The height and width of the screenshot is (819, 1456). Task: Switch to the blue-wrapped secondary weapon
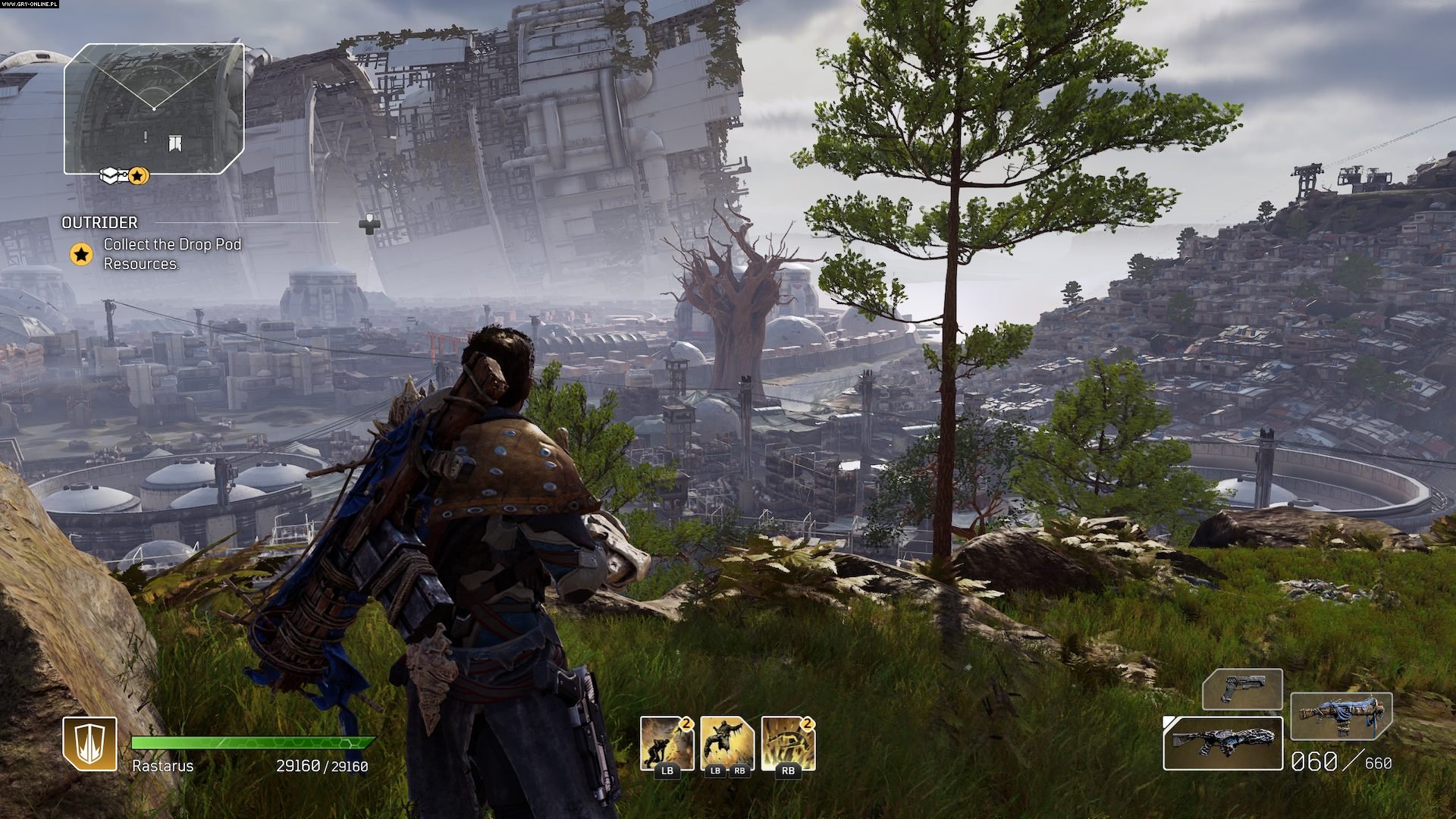[1341, 716]
